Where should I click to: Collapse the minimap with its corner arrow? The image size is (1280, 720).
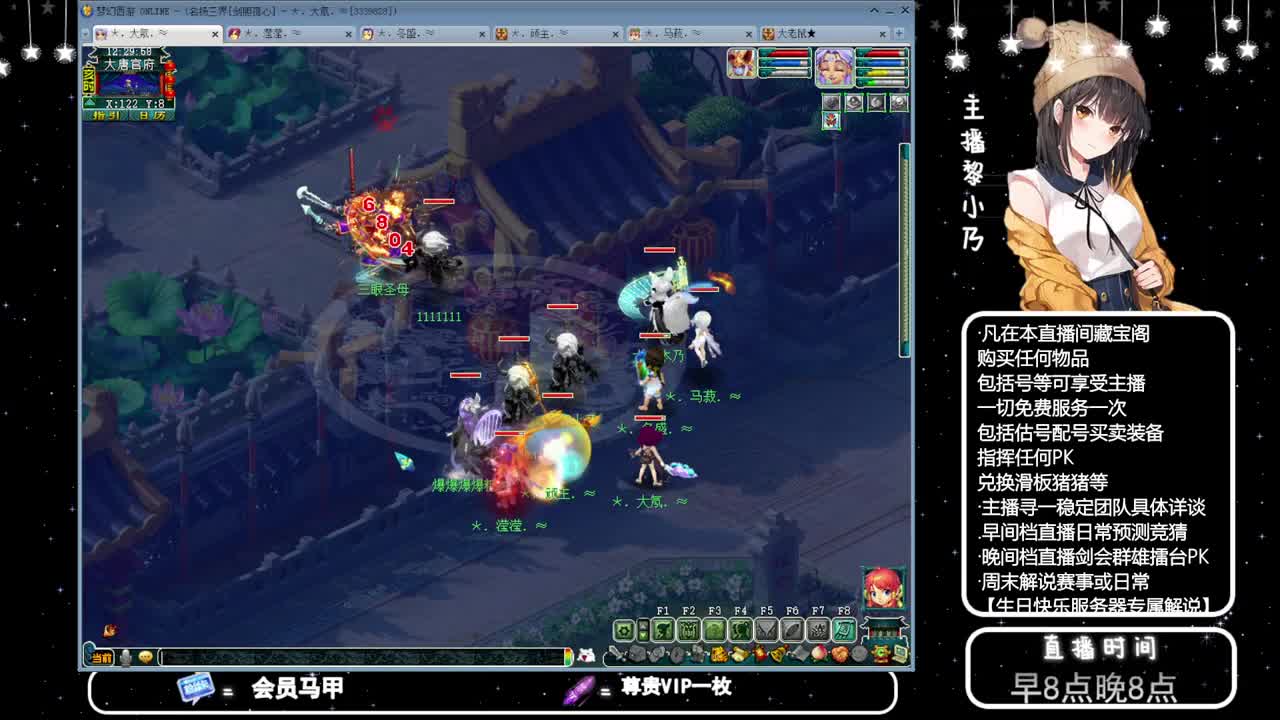pyautogui.click(x=89, y=101)
